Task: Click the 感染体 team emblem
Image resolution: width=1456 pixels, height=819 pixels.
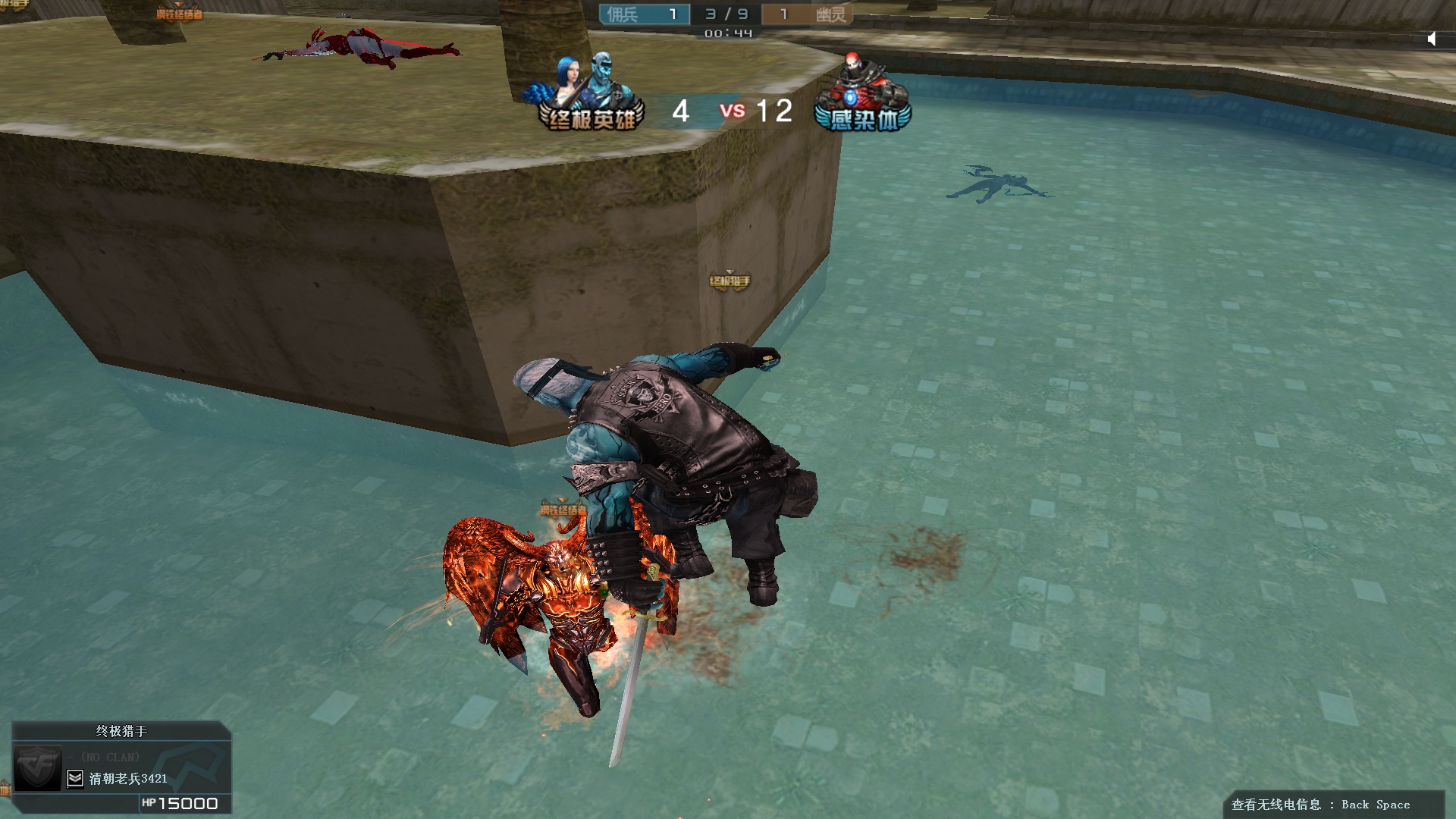Action: (x=863, y=95)
